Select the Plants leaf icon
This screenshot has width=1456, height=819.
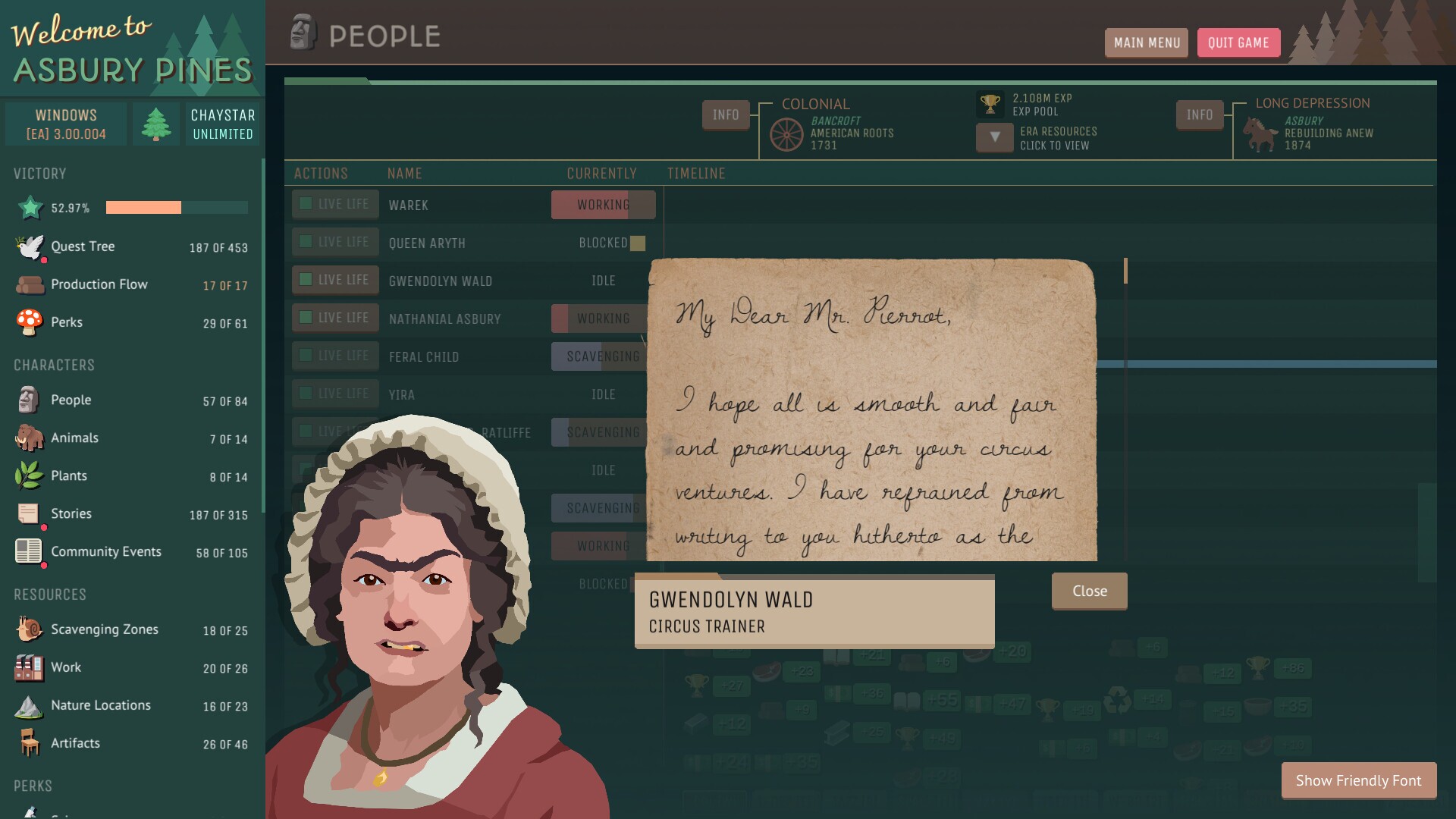tap(29, 475)
